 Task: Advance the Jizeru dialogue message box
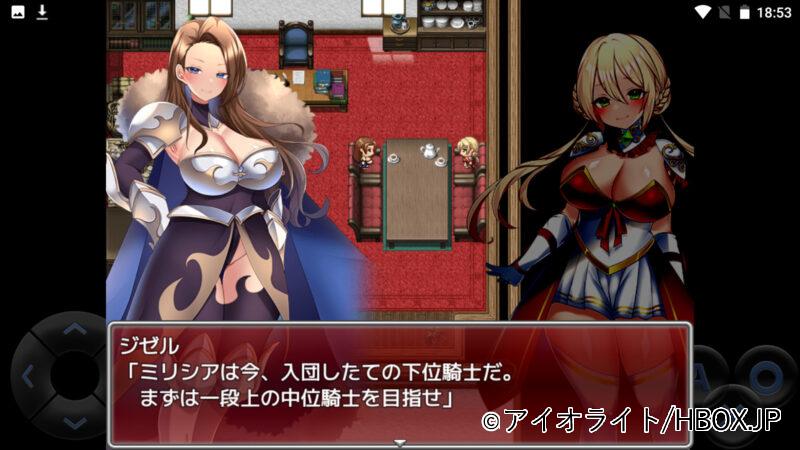click(x=400, y=382)
